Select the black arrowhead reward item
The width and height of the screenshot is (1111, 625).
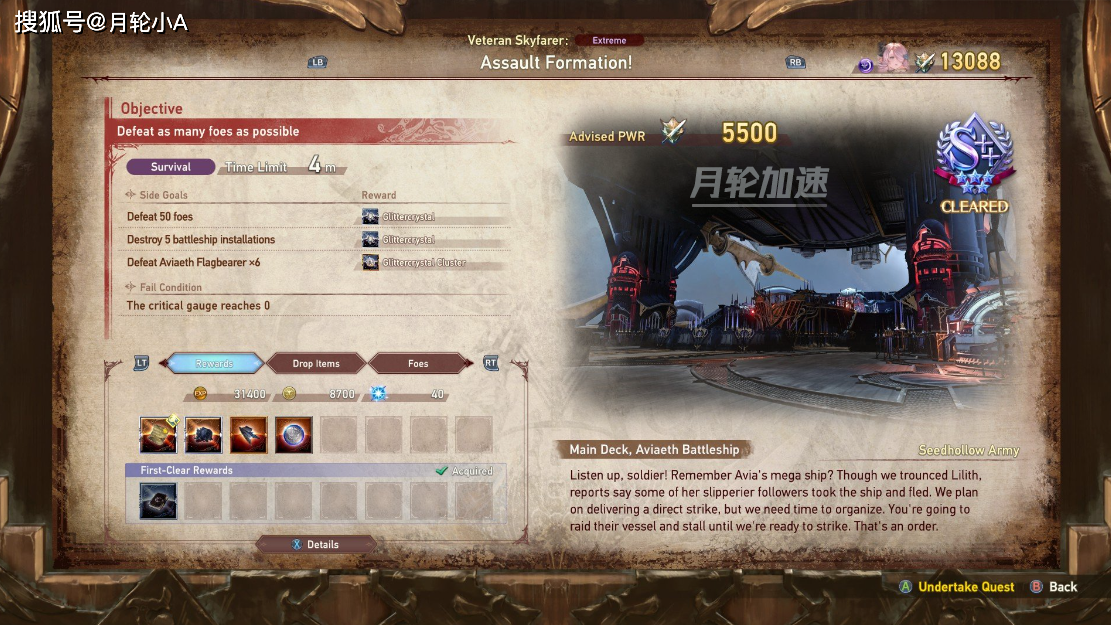[249, 435]
